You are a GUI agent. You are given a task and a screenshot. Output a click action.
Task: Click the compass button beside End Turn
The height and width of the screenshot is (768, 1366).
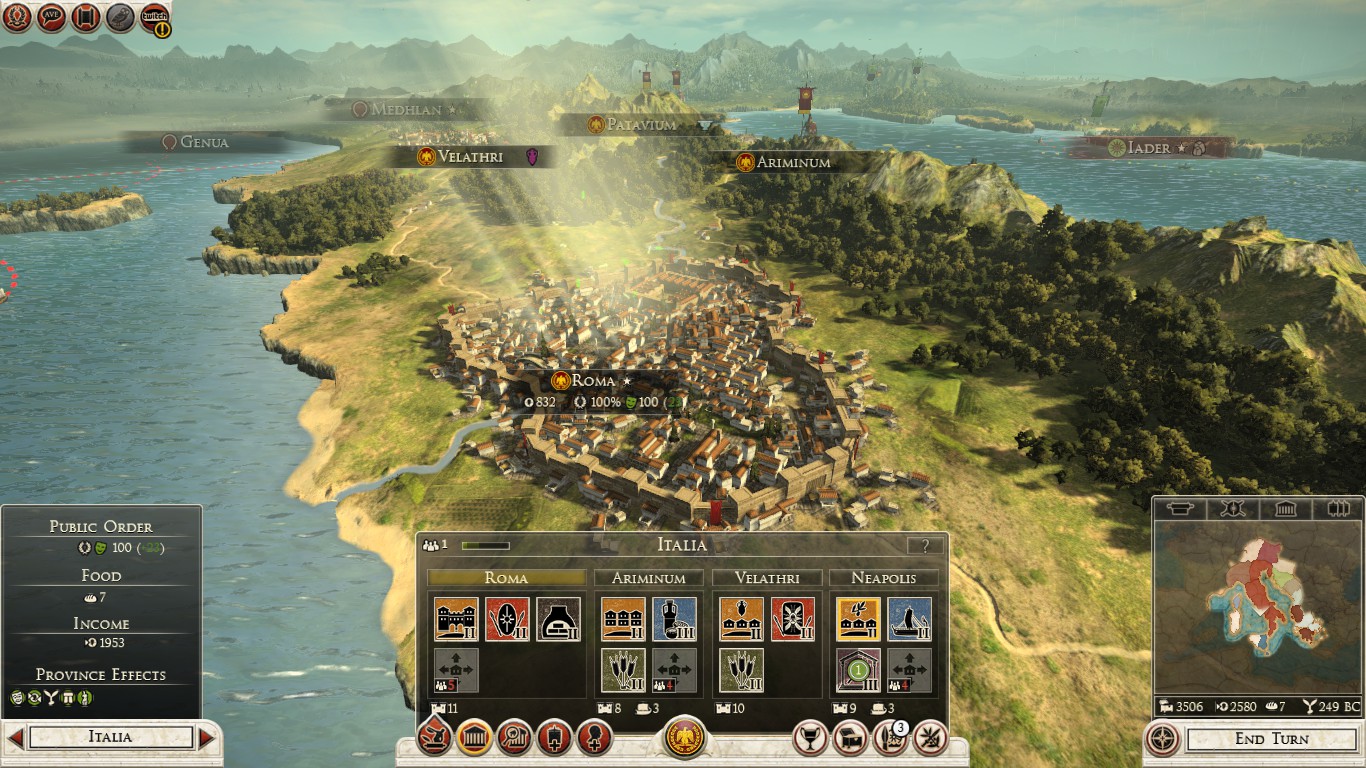point(1162,739)
